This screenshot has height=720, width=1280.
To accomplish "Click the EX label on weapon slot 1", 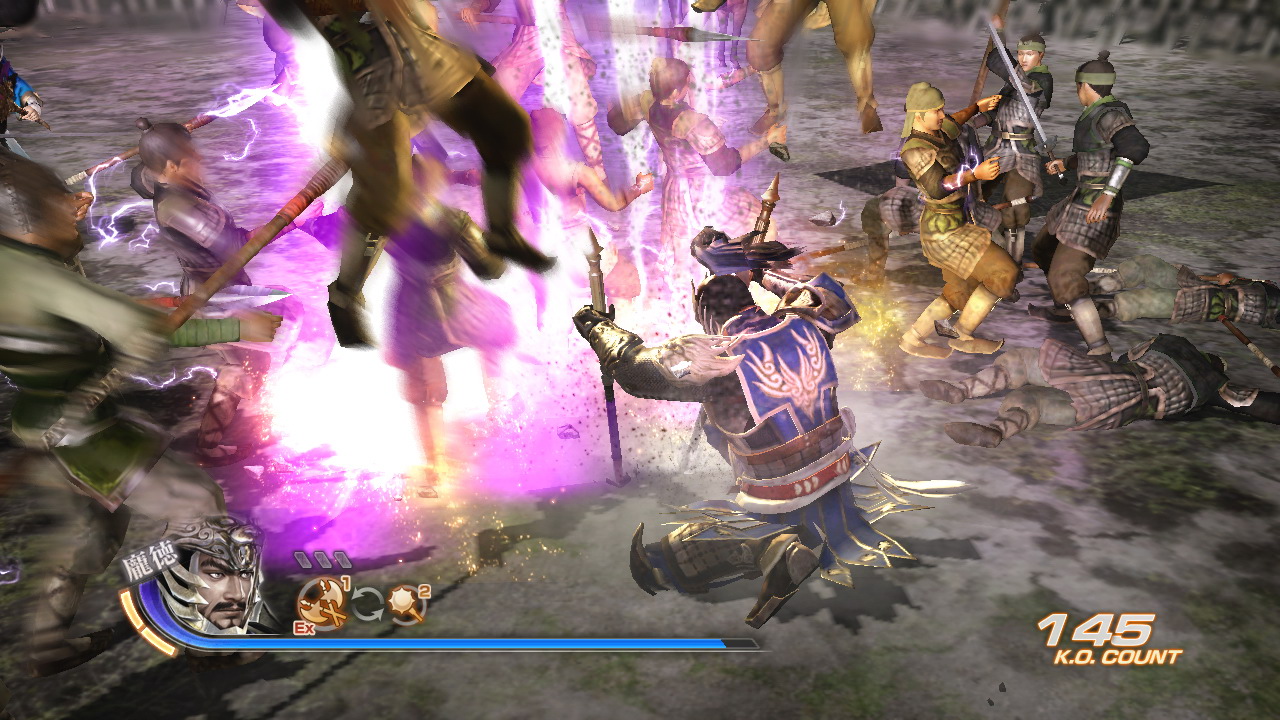I will [x=302, y=627].
